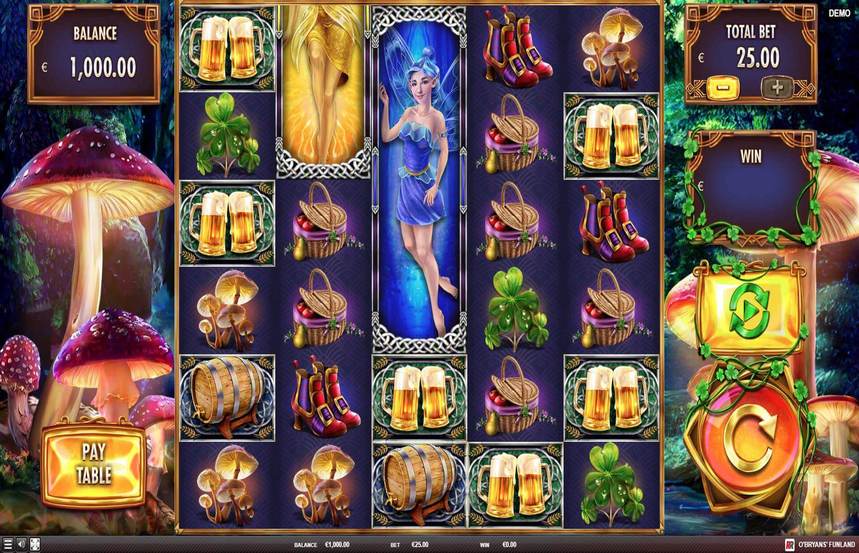This screenshot has height=553, width=859.
Task: Open the hamburger menu in the bottom bar
Action: (x=8, y=545)
